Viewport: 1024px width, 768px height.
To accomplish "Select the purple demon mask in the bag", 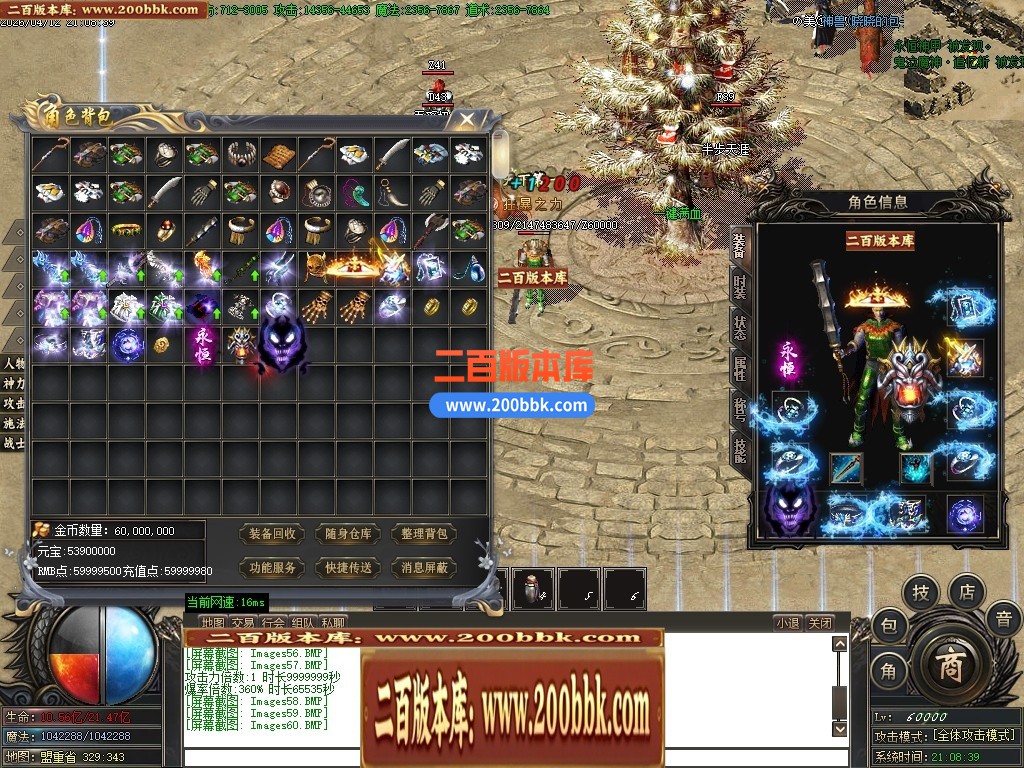I will 283,345.
